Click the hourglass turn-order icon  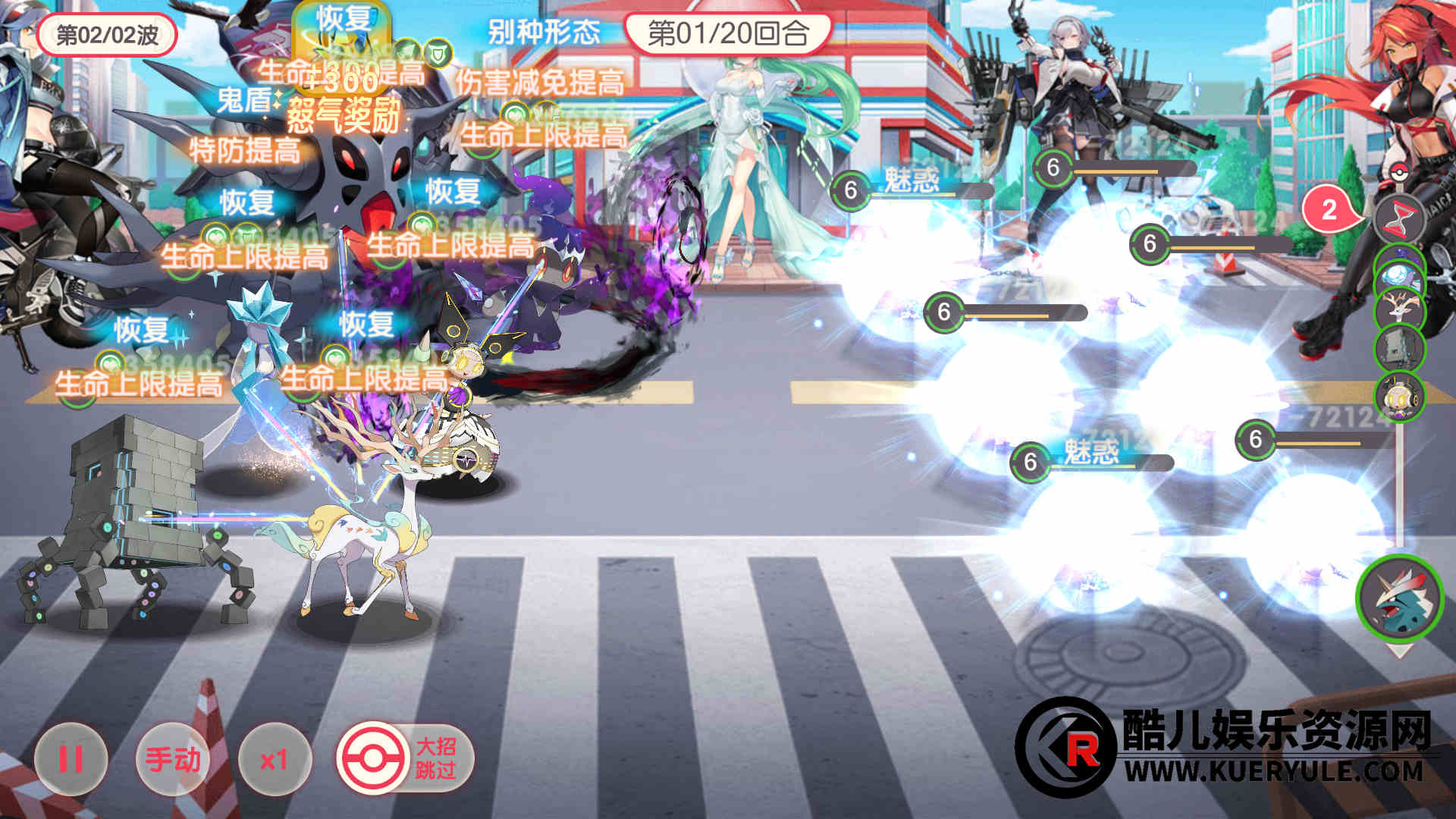[x=1399, y=218]
